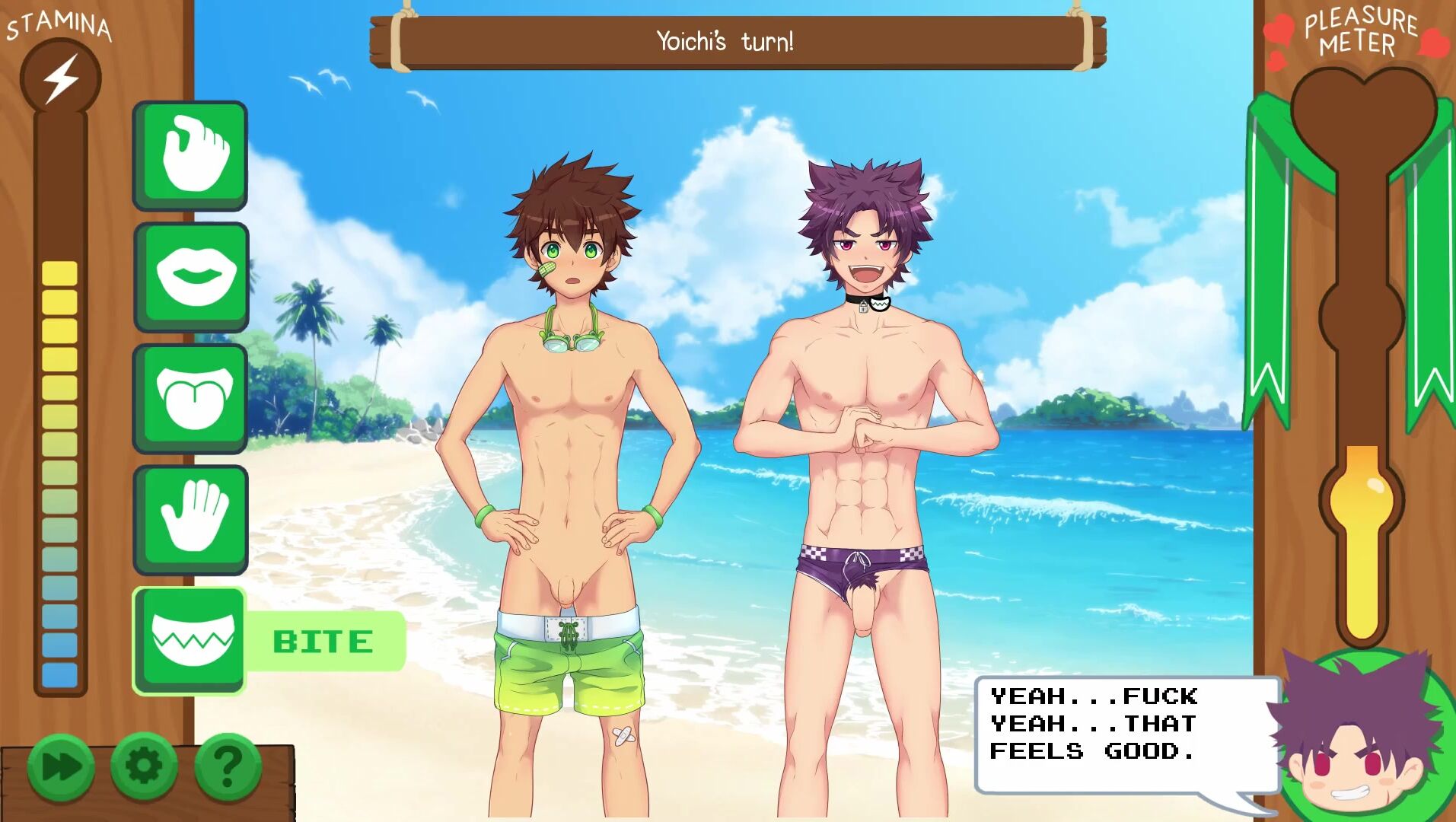This screenshot has height=822, width=1456.
Task: Open settings with the gear button
Action: (x=144, y=765)
